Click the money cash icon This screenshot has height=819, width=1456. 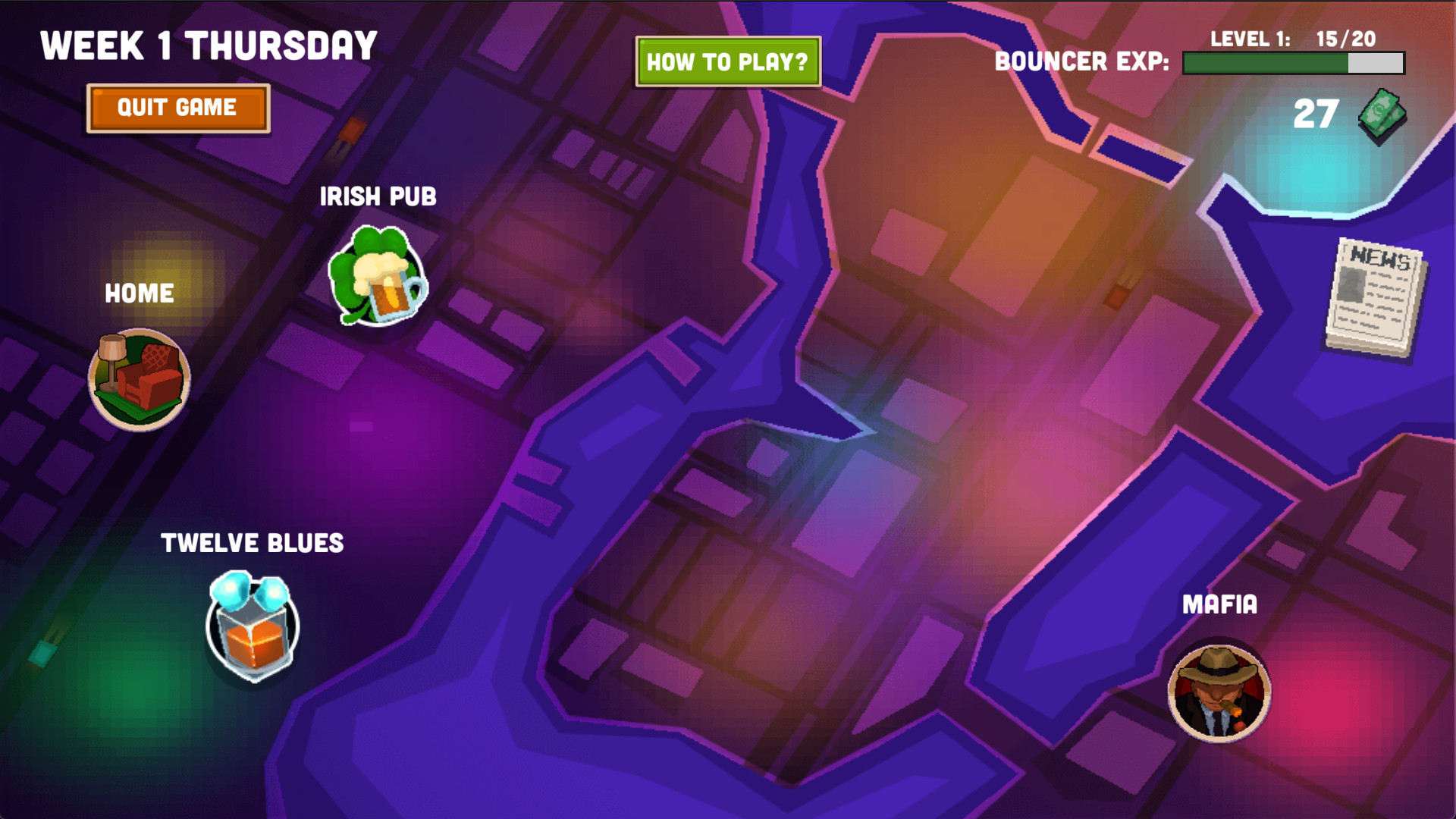click(1383, 115)
